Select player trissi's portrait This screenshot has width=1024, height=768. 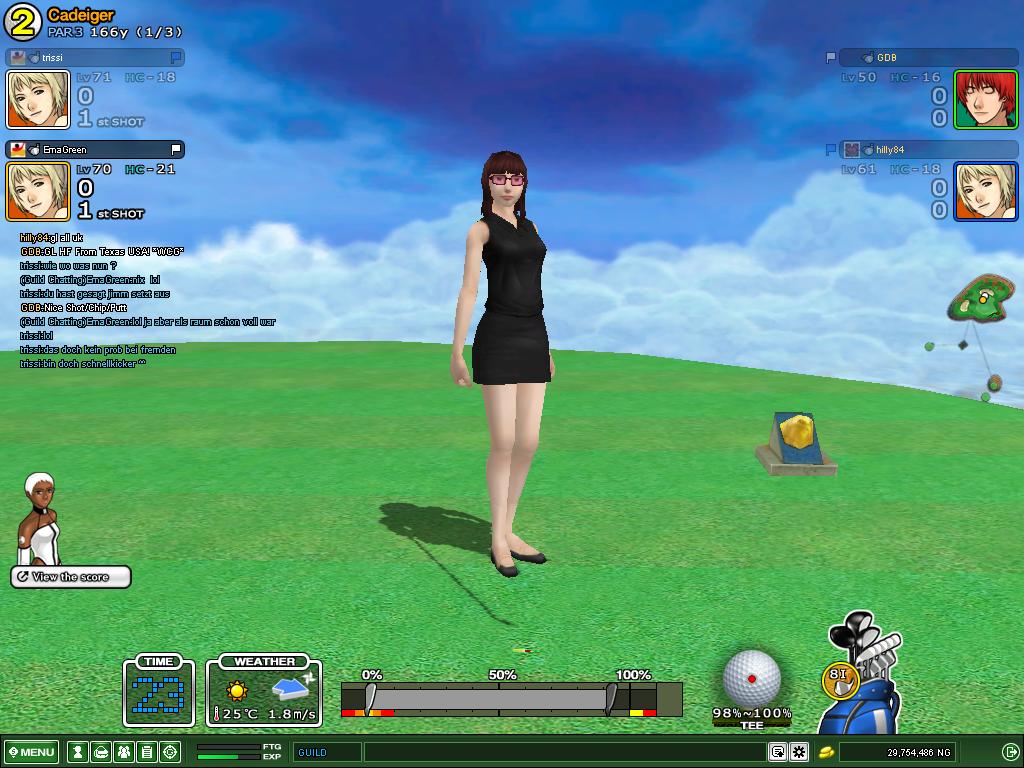pyautogui.click(x=38, y=100)
